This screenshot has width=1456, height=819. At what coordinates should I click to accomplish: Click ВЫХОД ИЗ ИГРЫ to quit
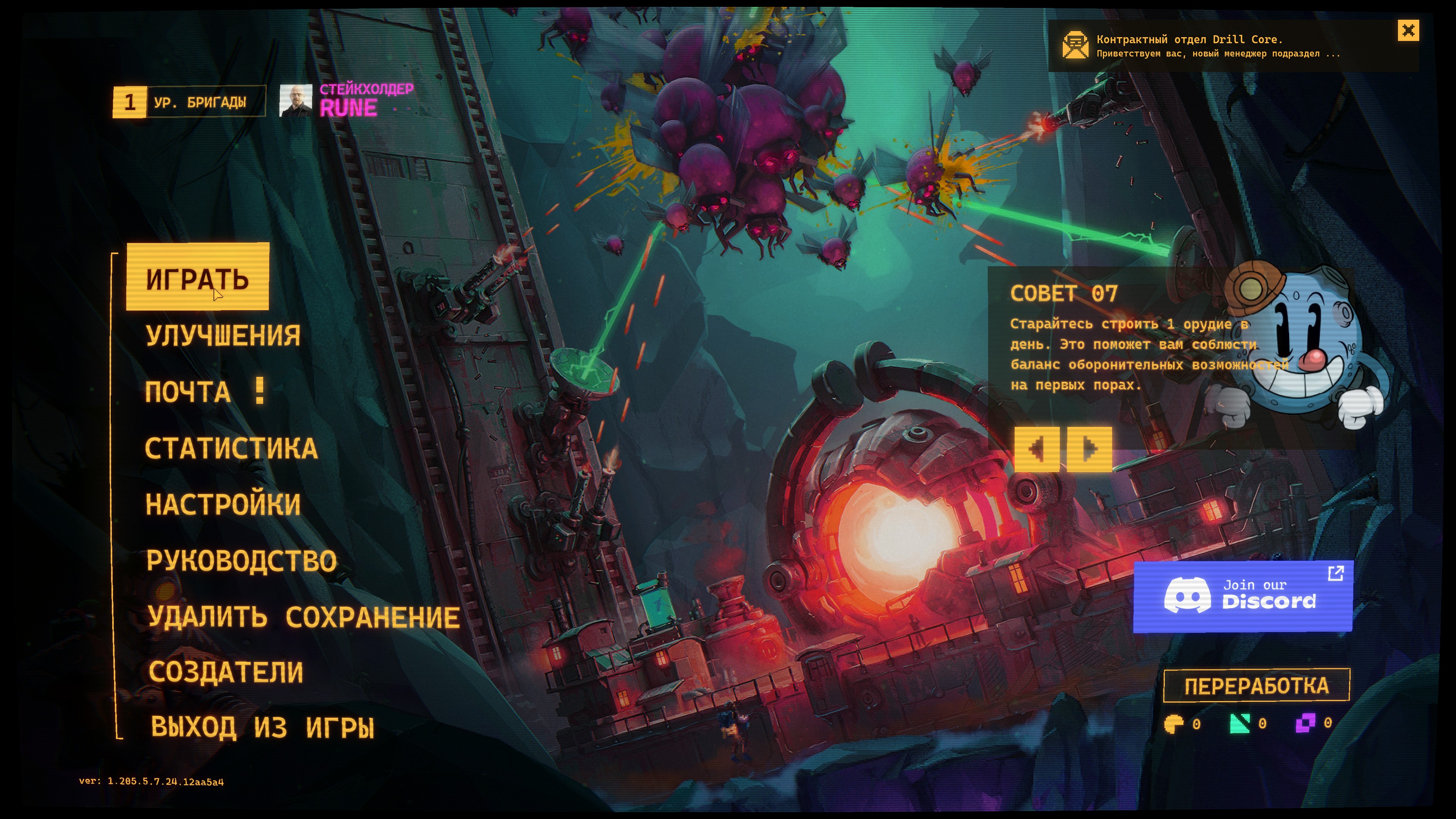pos(262,727)
